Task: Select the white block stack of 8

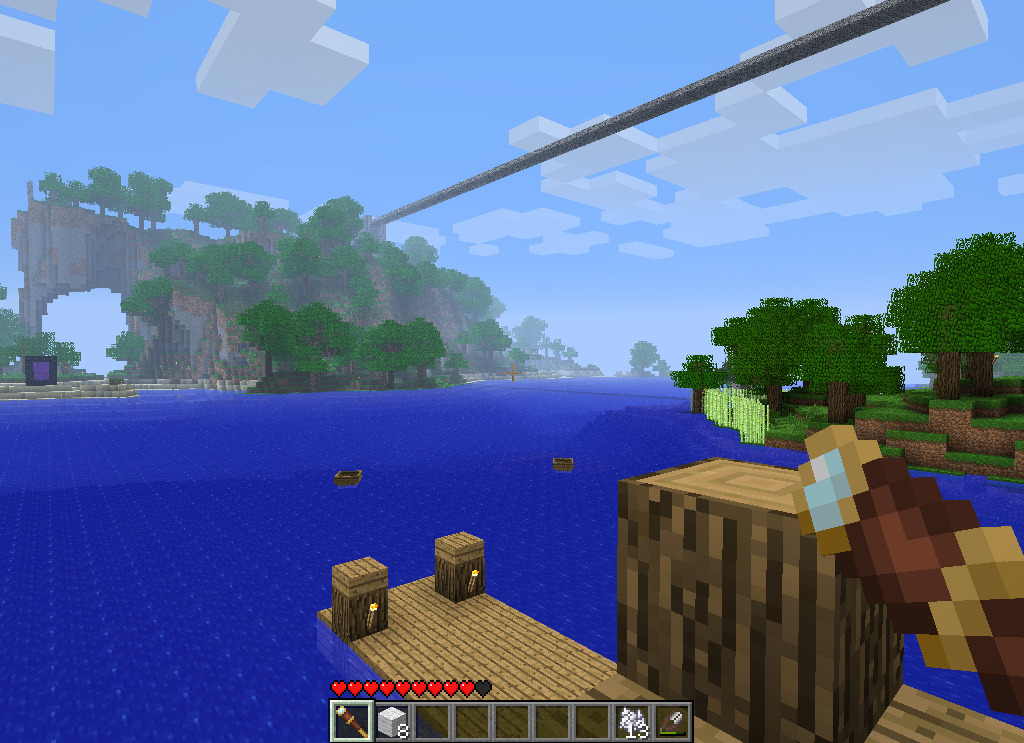Action: click(391, 721)
